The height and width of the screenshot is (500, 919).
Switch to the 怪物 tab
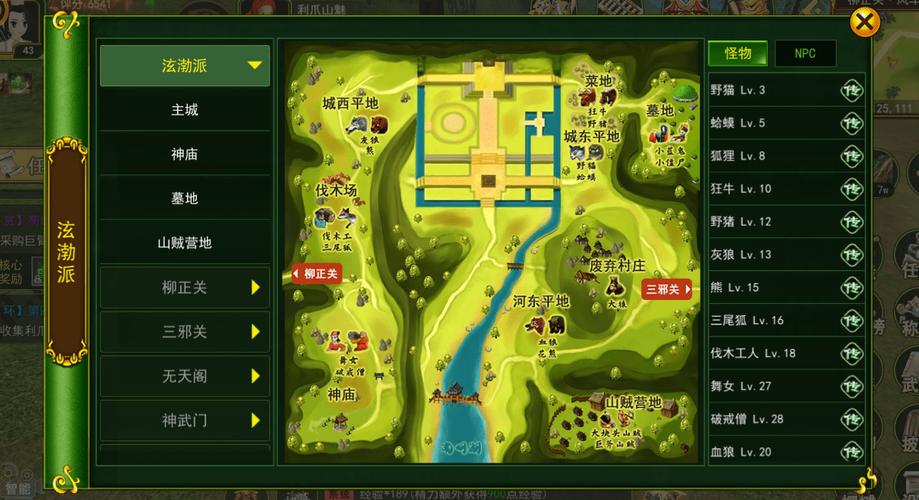[737, 54]
